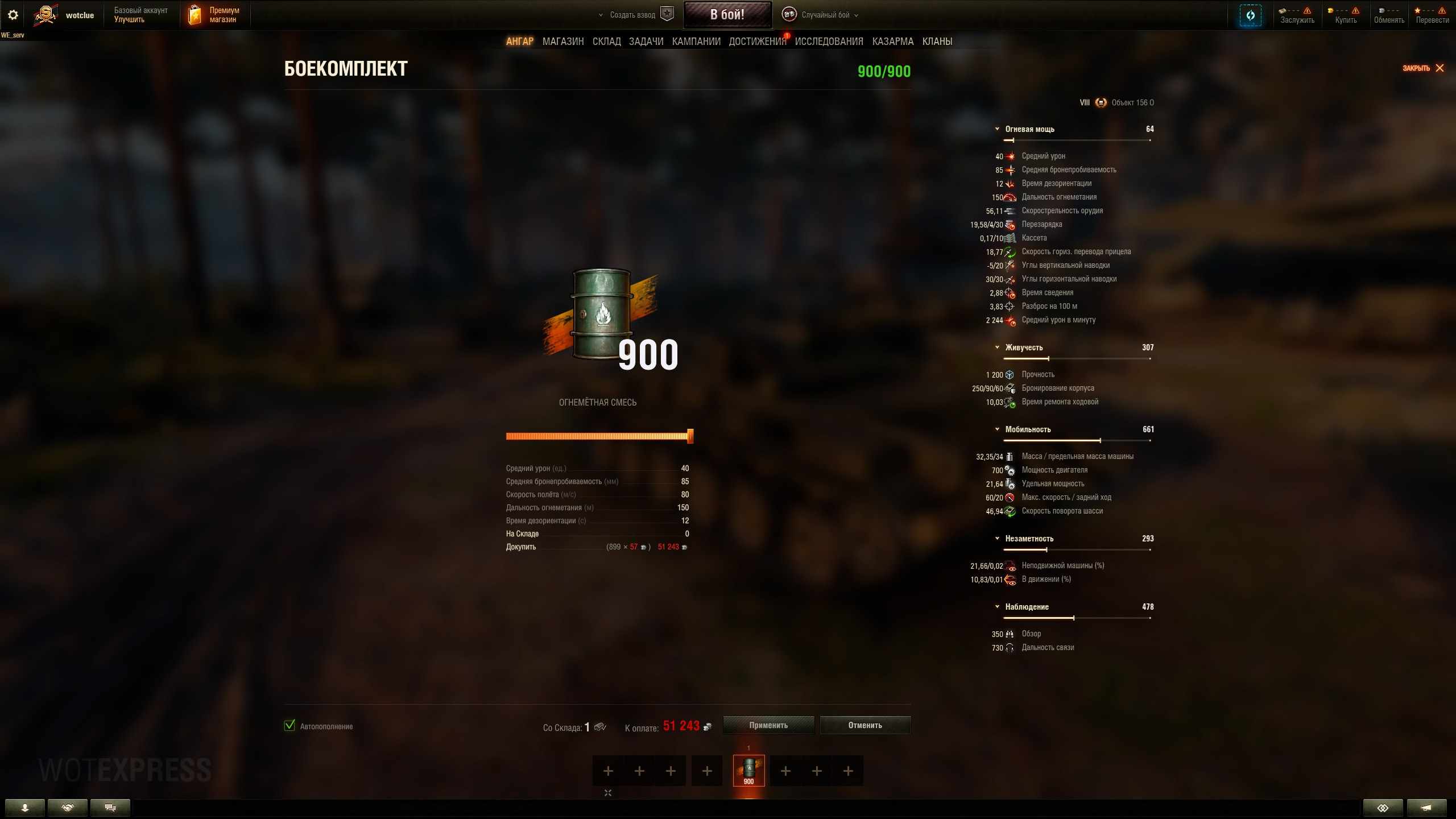Viewport: 1456px width, 819px height.
Task: Apply ammo changes with Применить
Action: pyautogui.click(x=768, y=725)
